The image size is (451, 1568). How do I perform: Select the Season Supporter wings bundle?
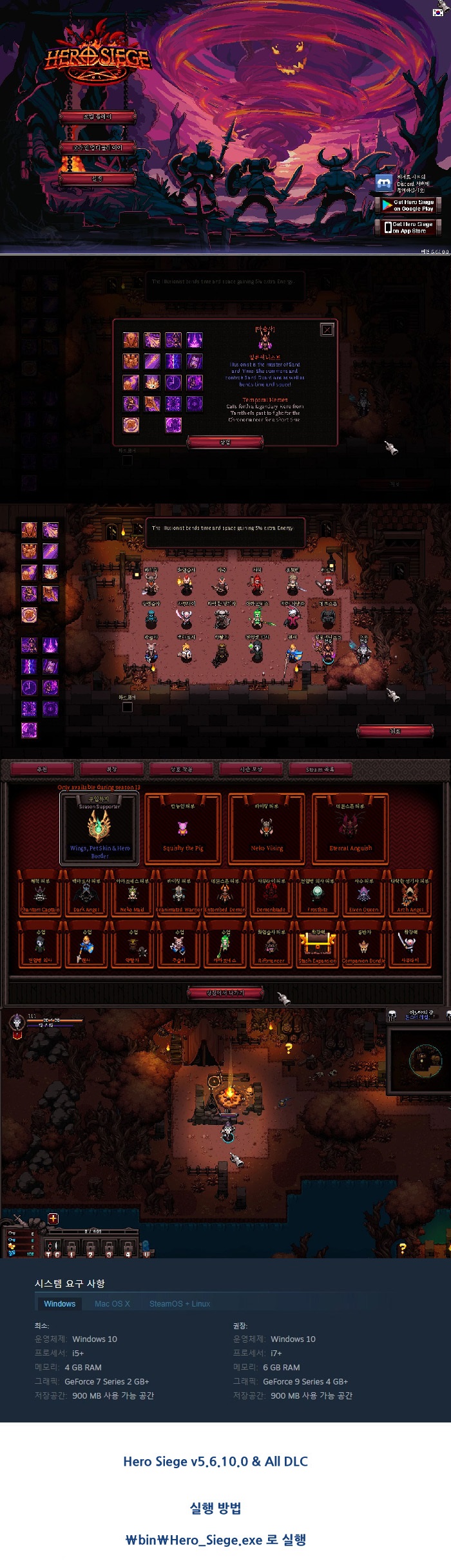tap(99, 828)
